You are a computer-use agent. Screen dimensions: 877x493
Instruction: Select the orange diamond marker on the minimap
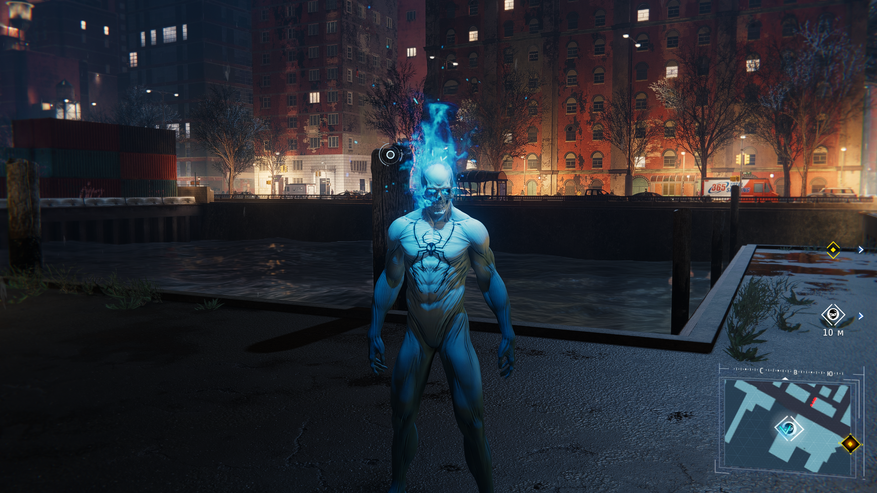pyautogui.click(x=850, y=443)
